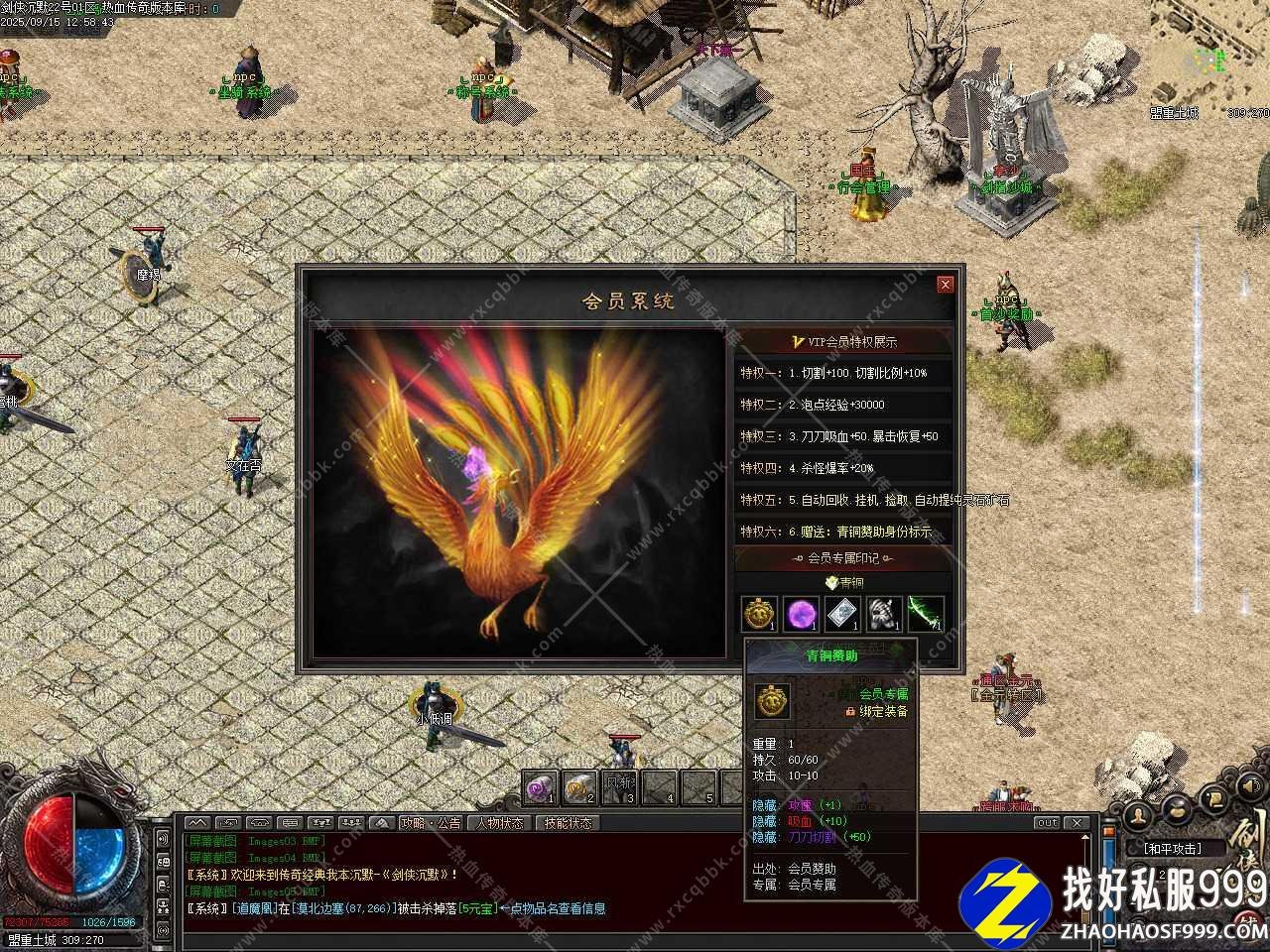This screenshot has width=1270, height=952.
Task: Close the 会员系统 membership window
Action: (945, 285)
